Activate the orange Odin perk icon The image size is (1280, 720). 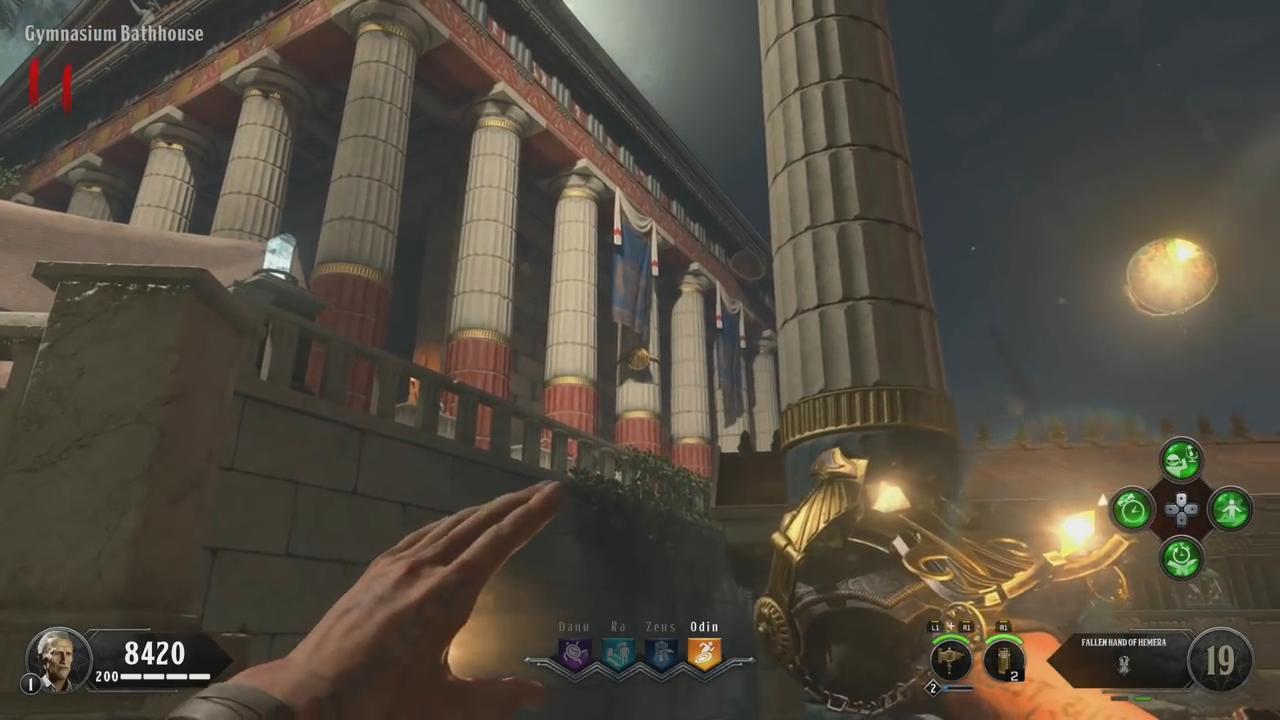click(704, 654)
